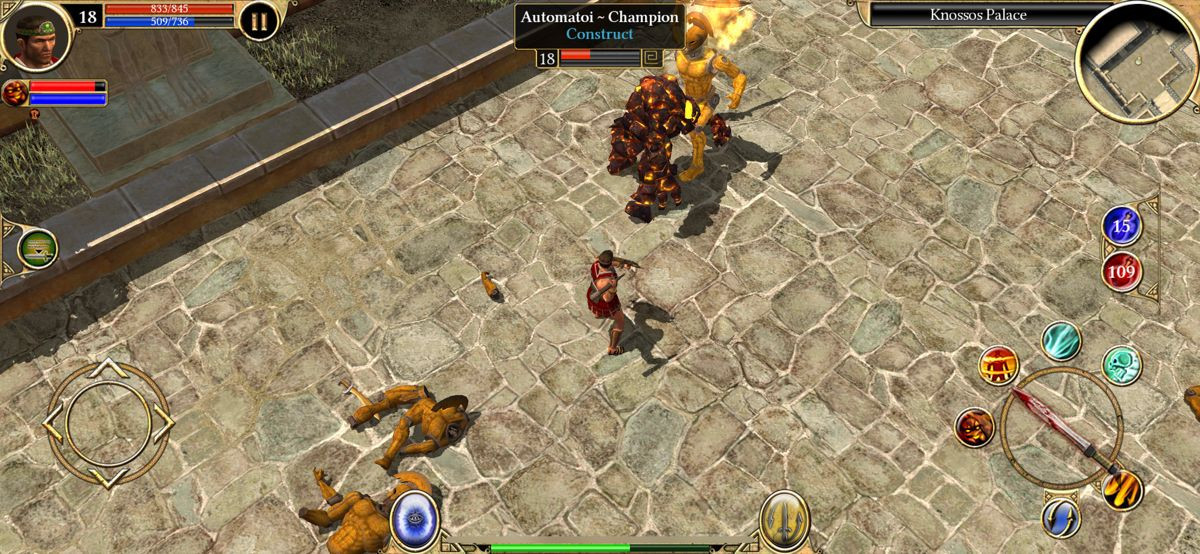Screen dimensions: 1200x554
Task: Drink the blue mana potion
Action: [1122, 227]
